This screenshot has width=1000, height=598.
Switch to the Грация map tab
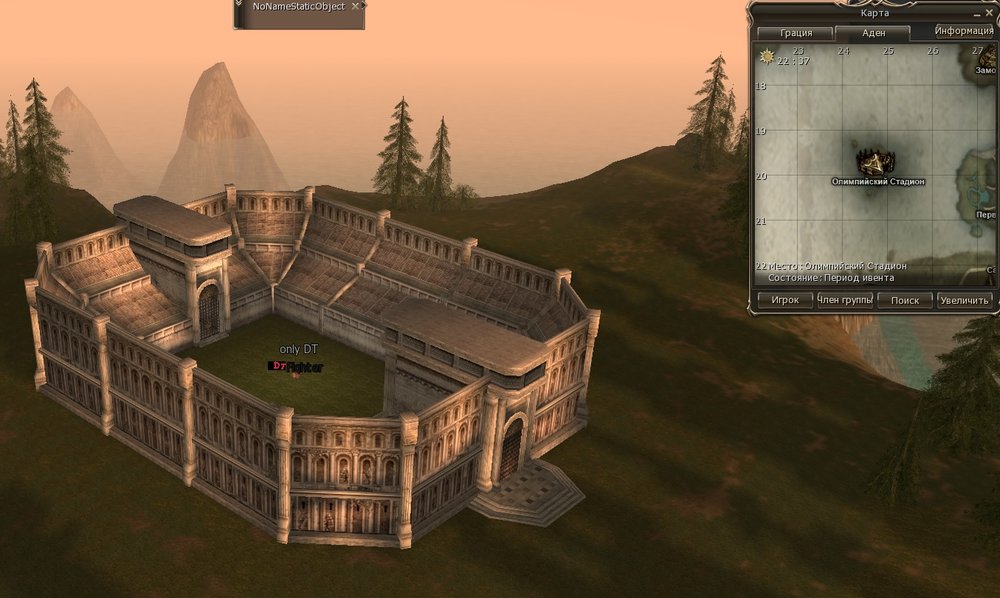(x=797, y=33)
